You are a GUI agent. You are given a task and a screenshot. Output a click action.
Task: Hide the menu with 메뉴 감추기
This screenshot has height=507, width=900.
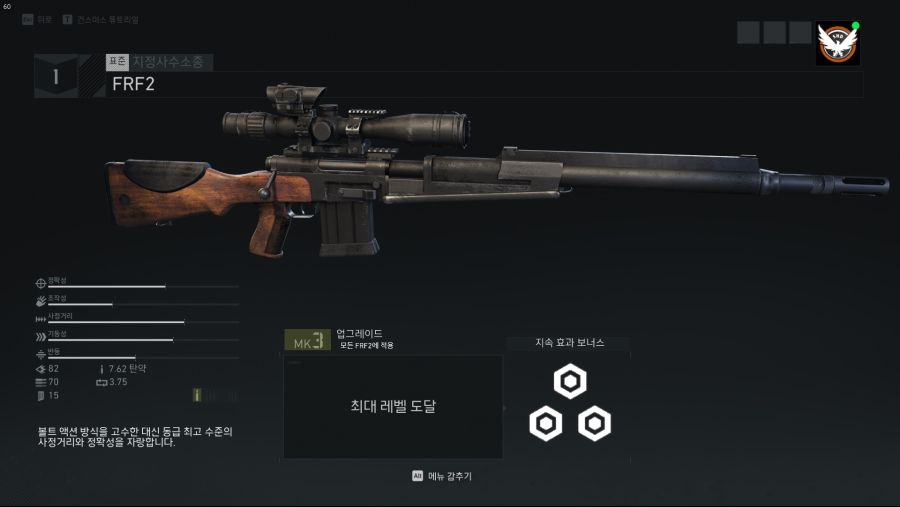442,476
